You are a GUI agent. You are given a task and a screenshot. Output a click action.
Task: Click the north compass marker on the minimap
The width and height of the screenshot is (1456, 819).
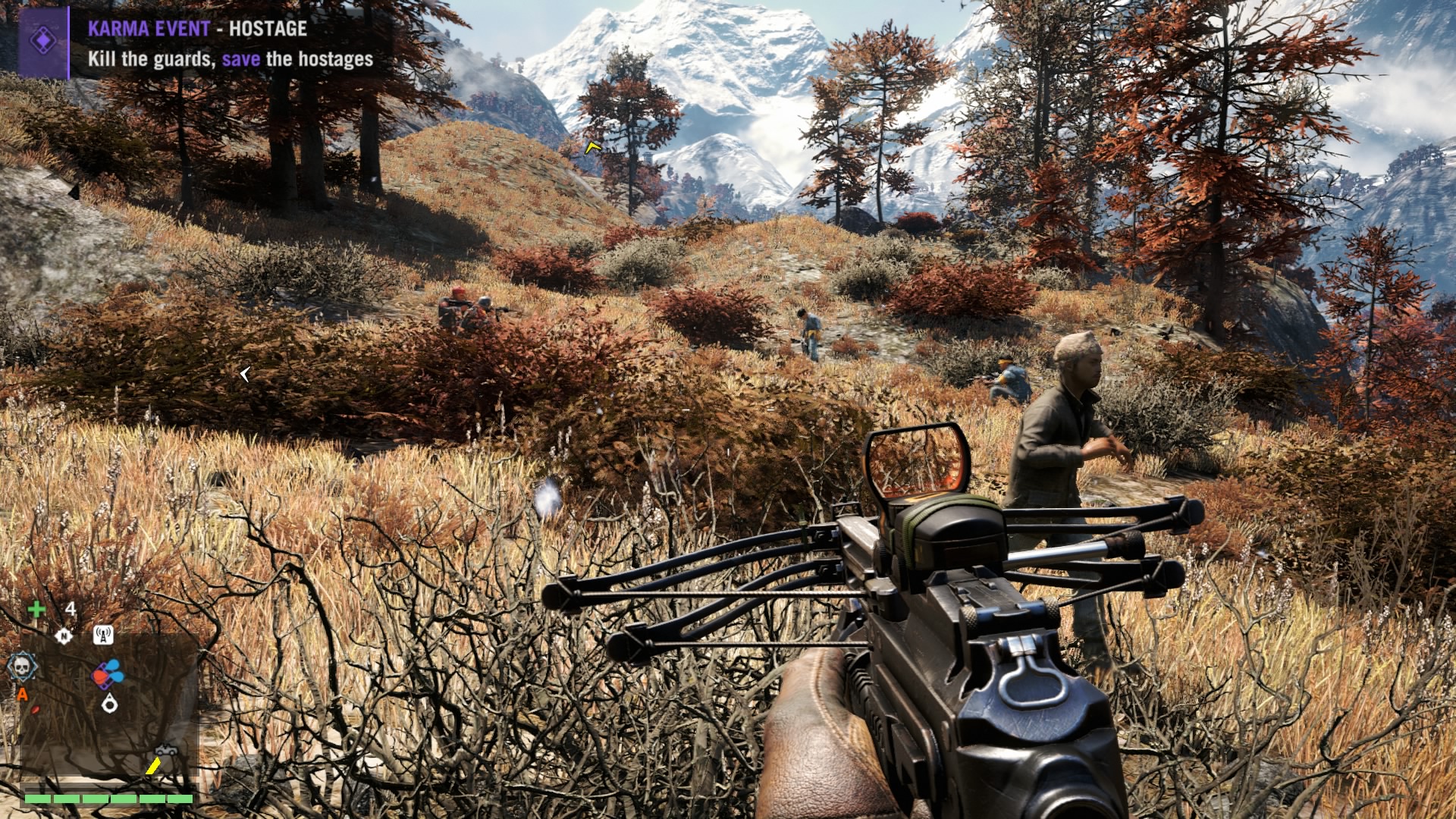tap(64, 635)
